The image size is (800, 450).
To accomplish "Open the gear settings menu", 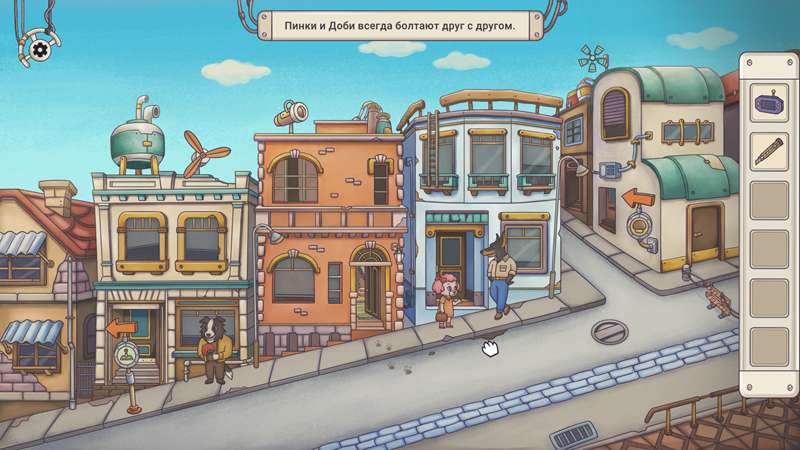I will tap(40, 49).
